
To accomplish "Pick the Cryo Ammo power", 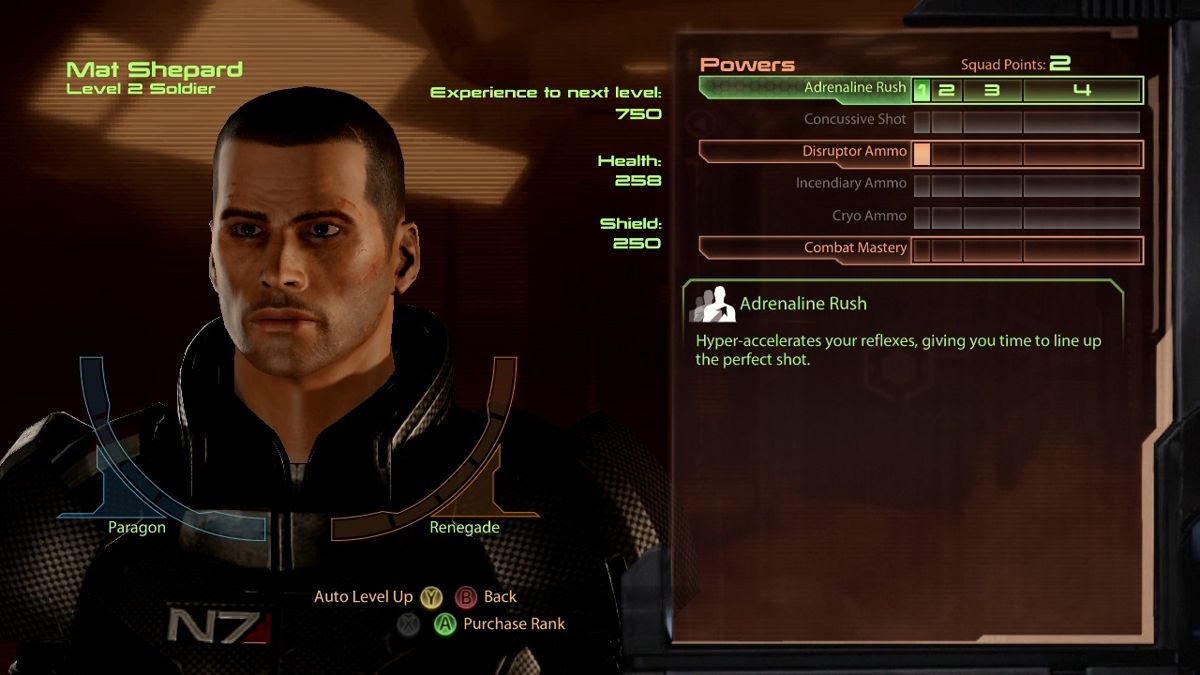I will coord(869,216).
